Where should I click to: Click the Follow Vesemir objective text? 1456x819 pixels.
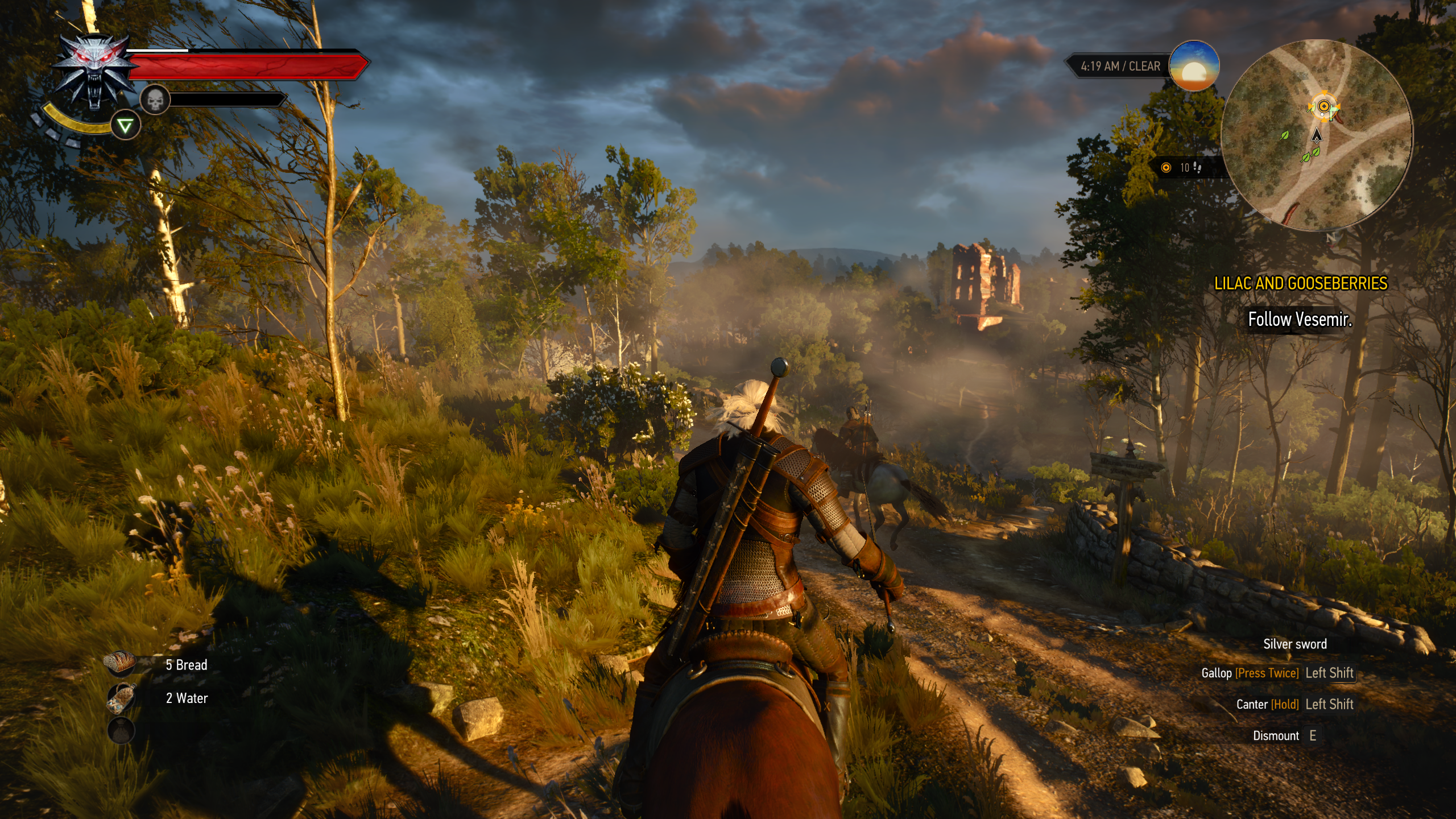pos(1300,320)
